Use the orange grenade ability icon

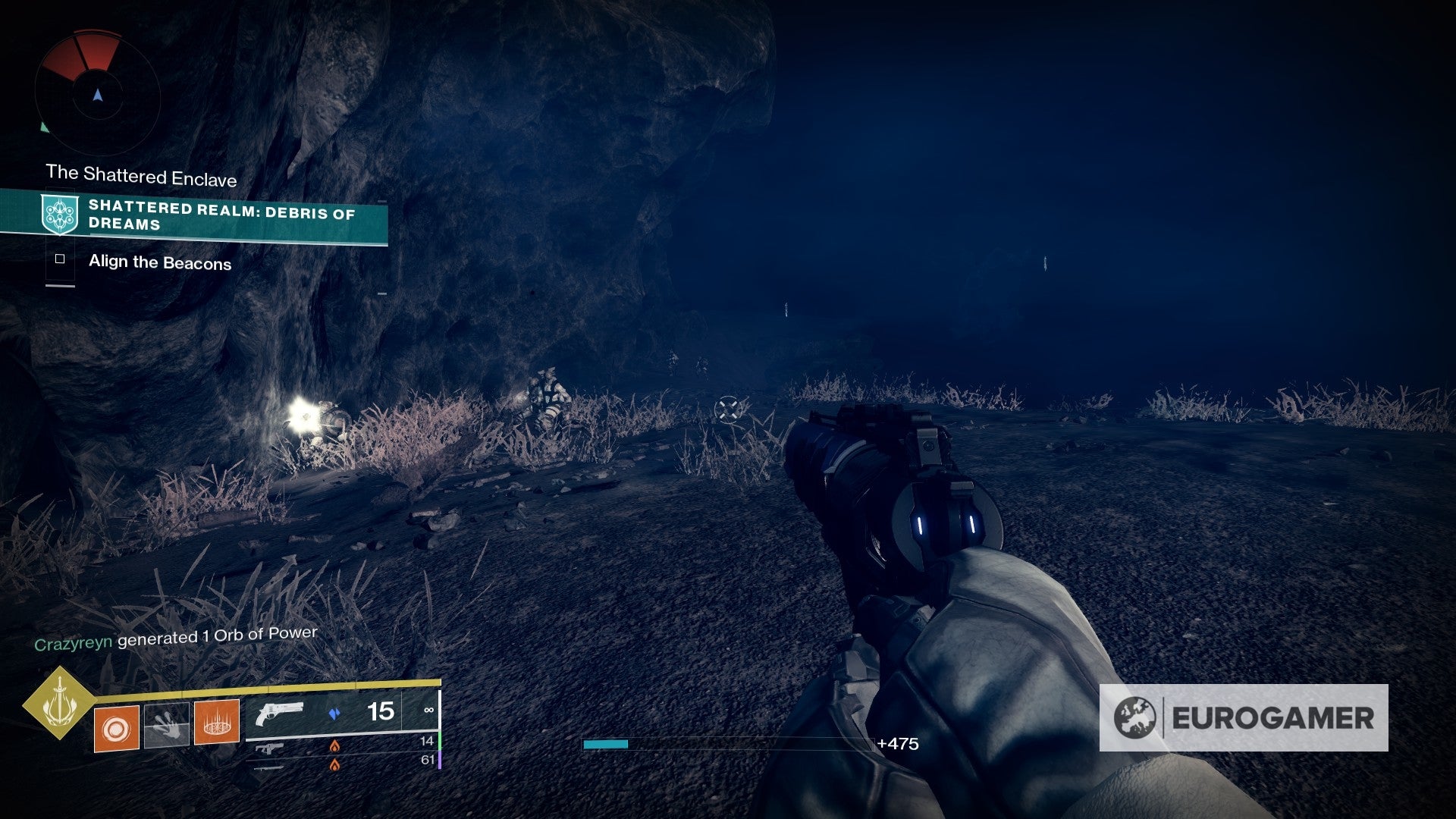pyautogui.click(x=116, y=729)
